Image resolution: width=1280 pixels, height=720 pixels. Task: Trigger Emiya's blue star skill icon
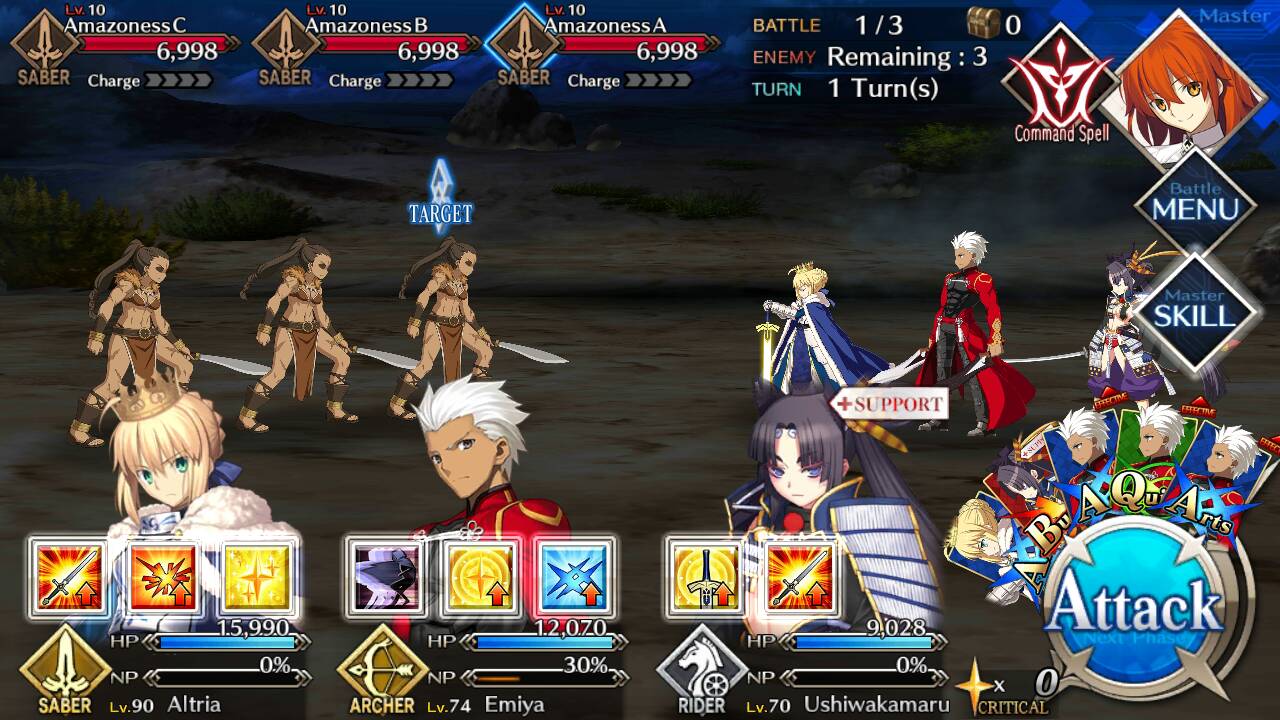(x=575, y=578)
